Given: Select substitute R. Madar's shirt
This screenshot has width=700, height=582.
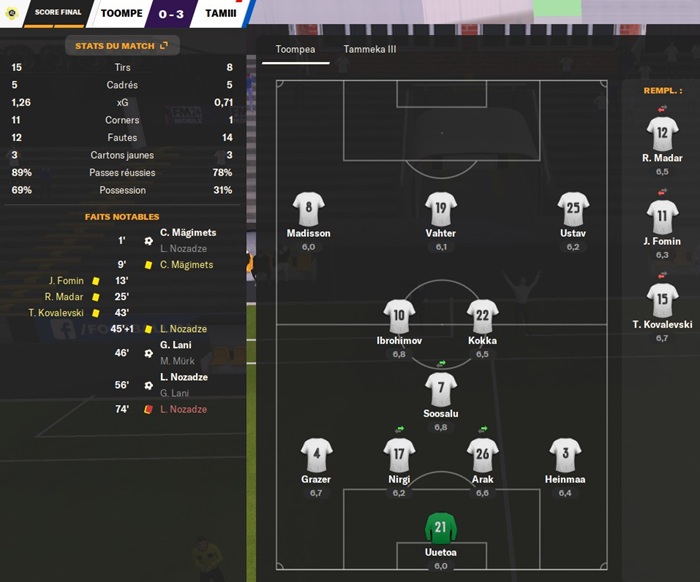Looking at the screenshot, I should click(x=661, y=133).
